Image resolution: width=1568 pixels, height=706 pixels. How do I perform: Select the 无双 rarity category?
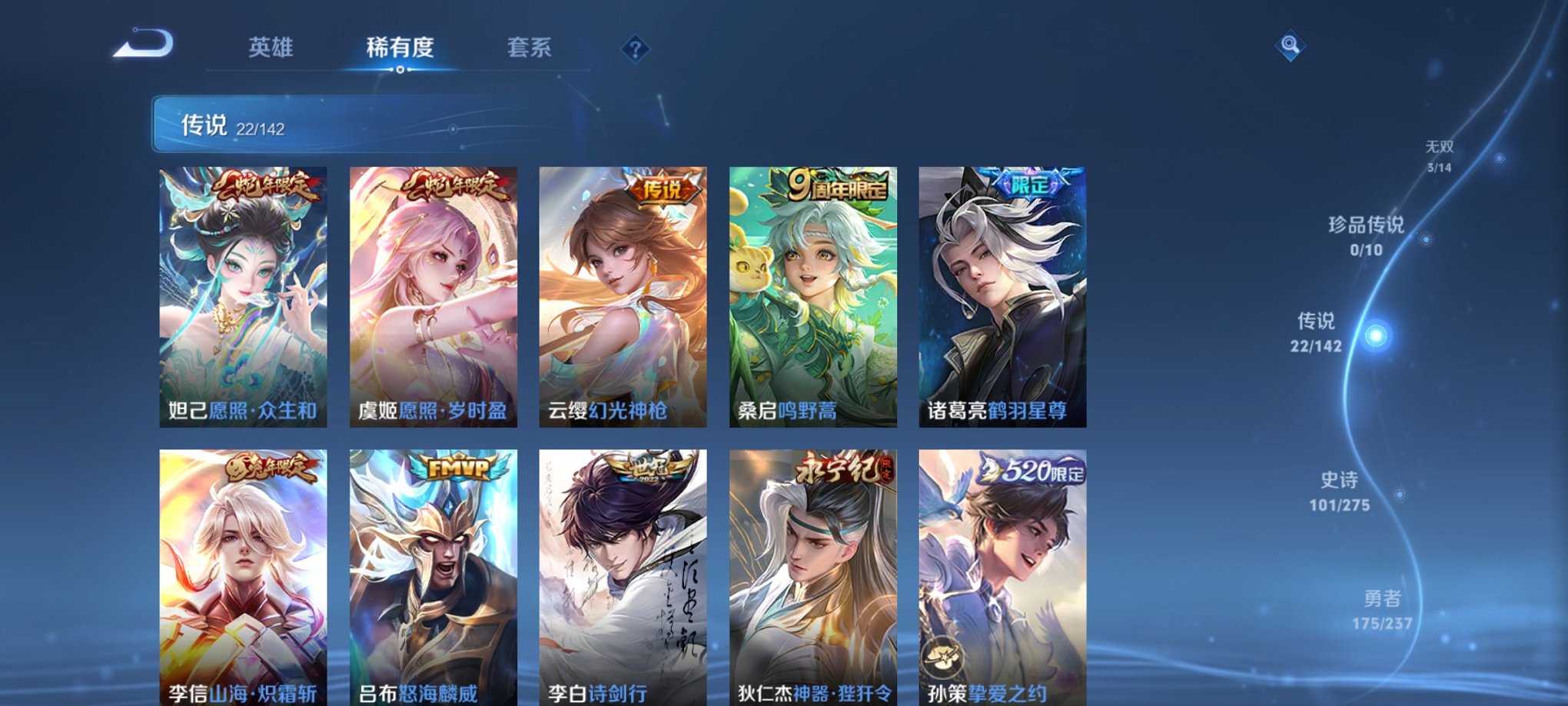1439,149
